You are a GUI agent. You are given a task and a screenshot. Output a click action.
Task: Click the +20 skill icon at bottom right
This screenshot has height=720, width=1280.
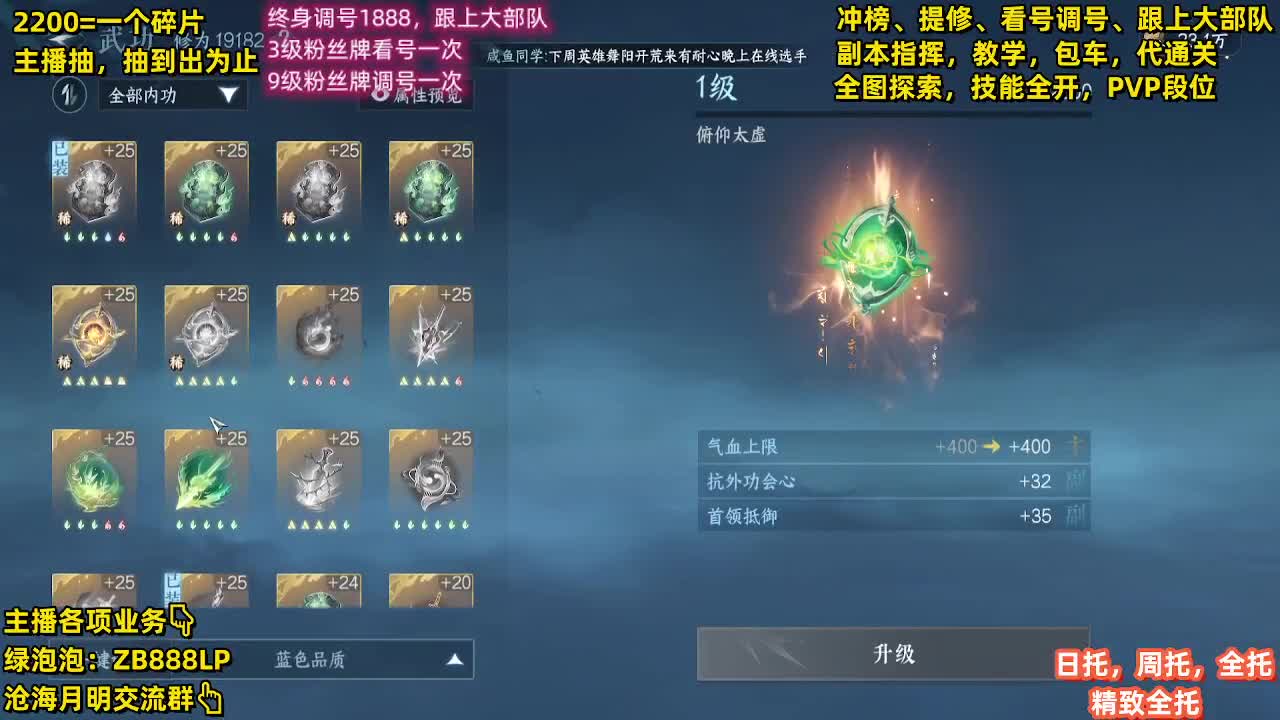[432, 592]
